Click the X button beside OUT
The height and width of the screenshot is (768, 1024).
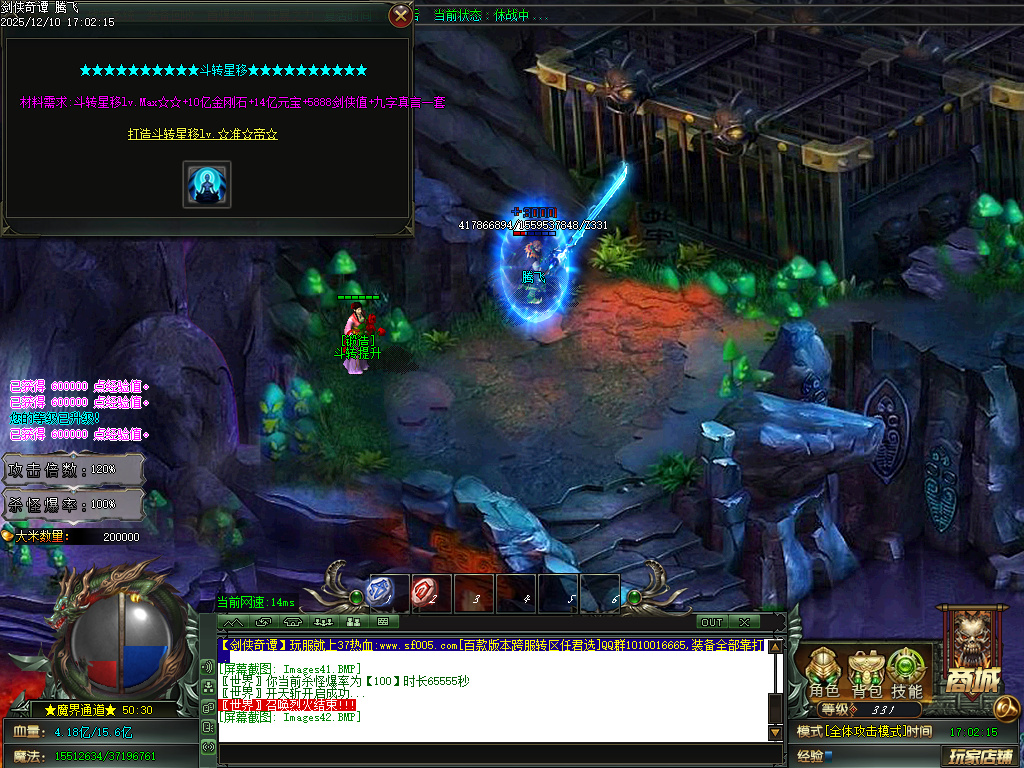point(744,622)
